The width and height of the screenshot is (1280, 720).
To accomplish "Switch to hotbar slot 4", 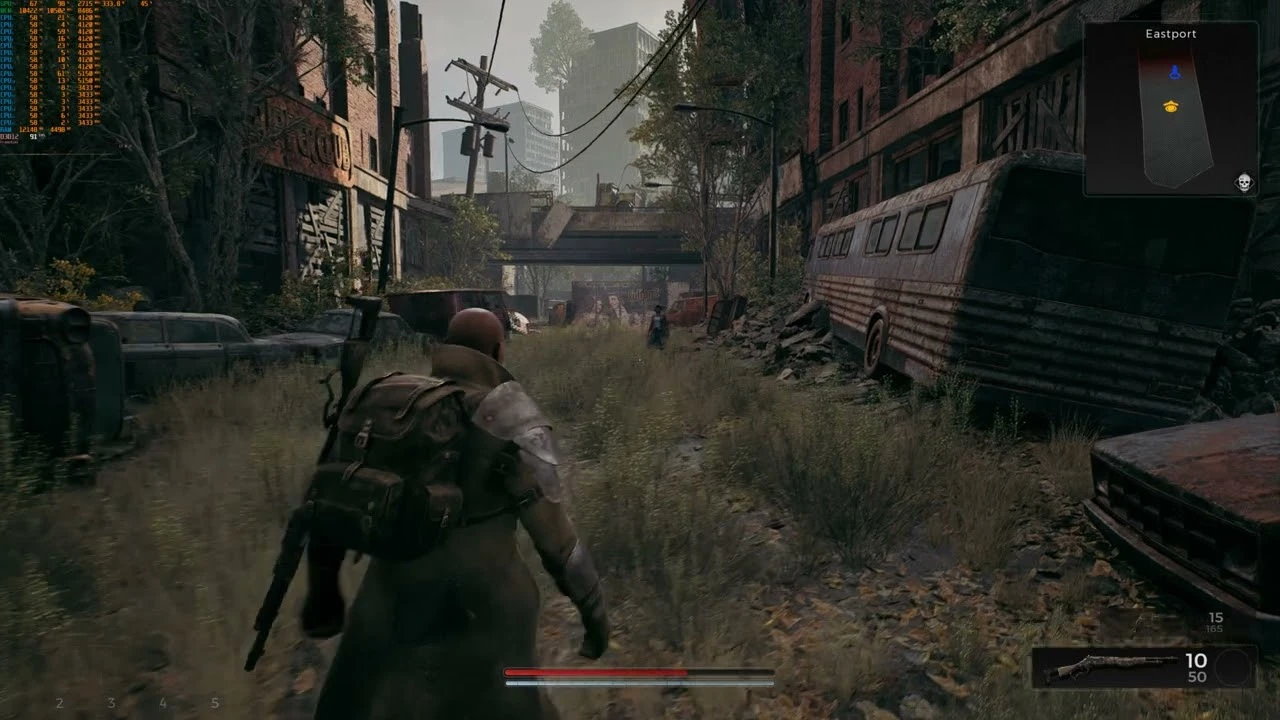I will (x=163, y=700).
